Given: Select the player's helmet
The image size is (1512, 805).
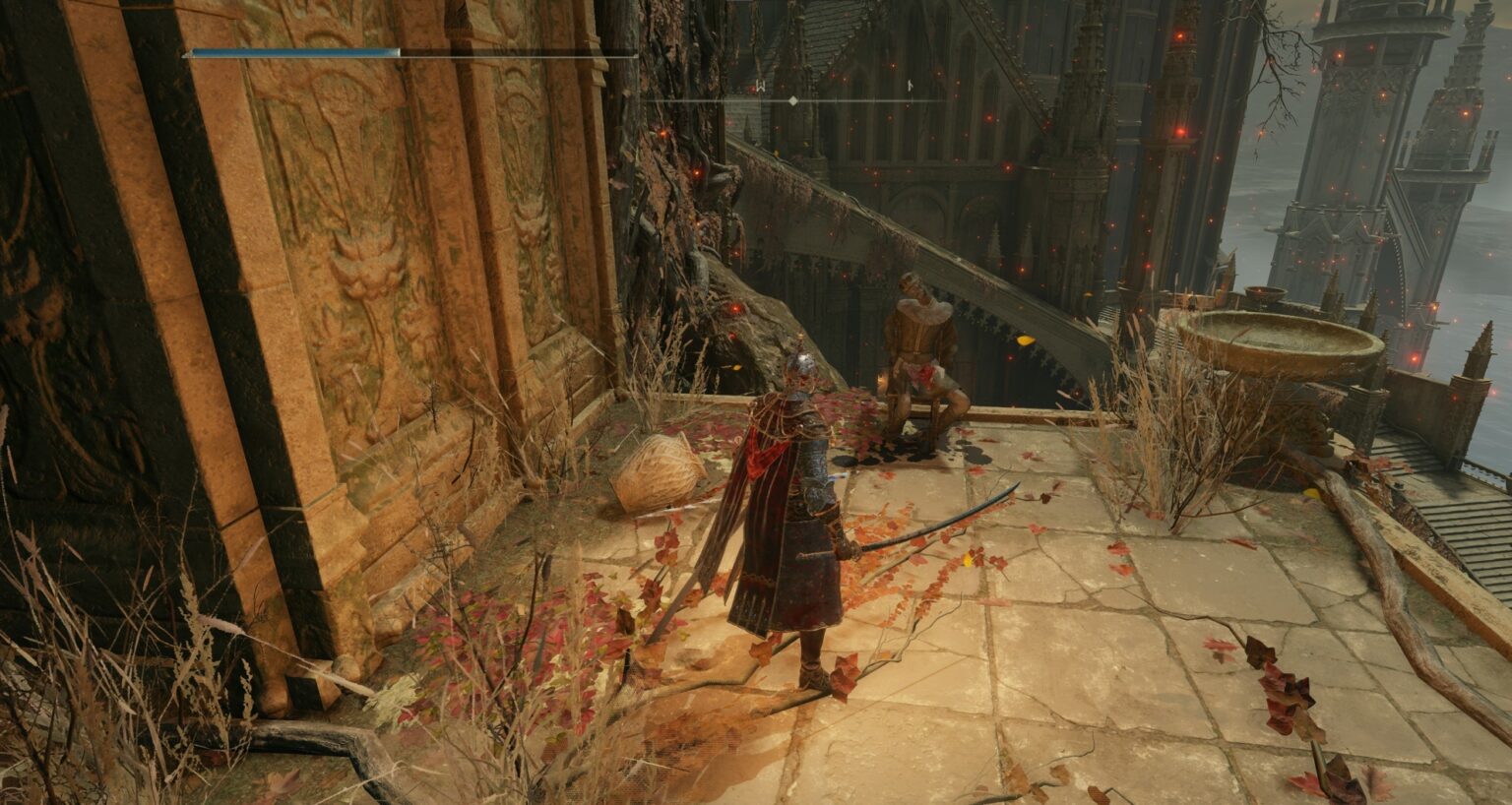Looking at the screenshot, I should (x=799, y=364).
